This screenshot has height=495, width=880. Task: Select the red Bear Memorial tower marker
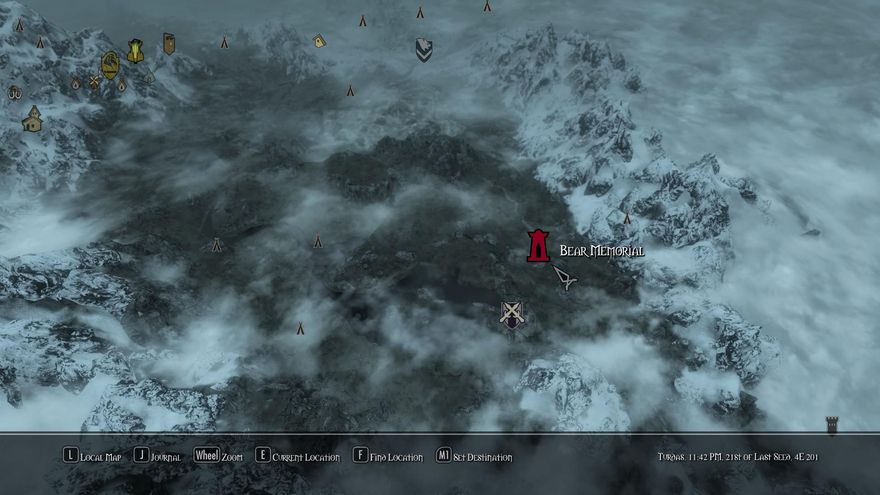point(538,246)
